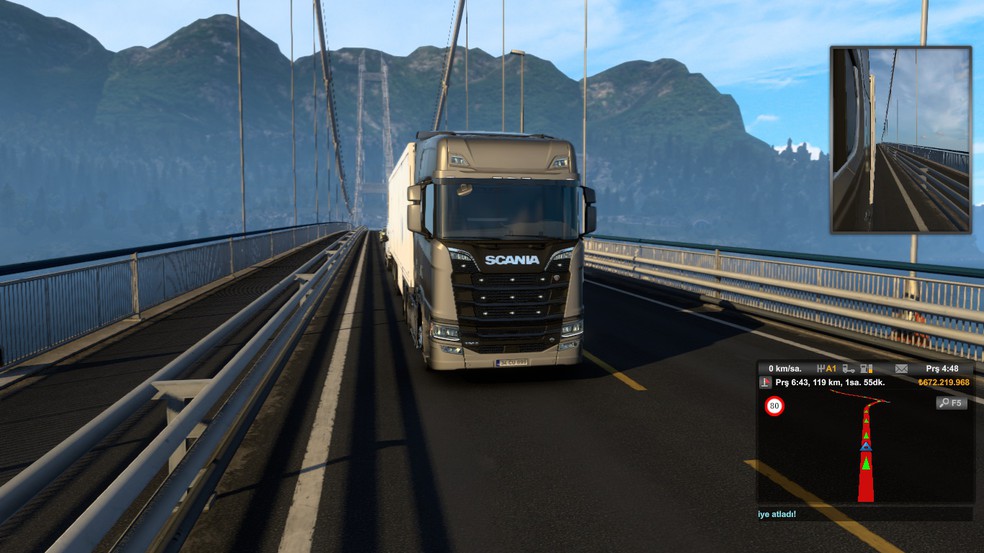This screenshot has height=553, width=984.
Task: Open the envelope mail icon
Action: click(900, 369)
